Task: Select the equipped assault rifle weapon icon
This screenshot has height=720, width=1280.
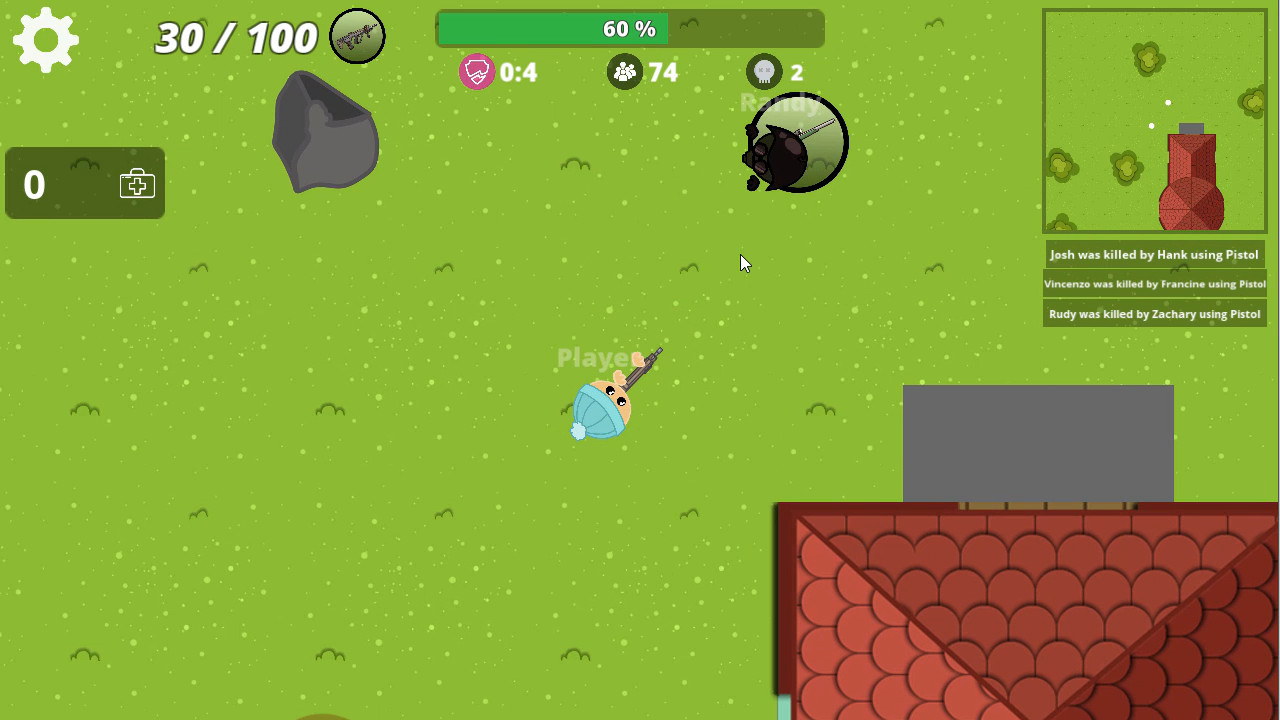Action: [x=357, y=35]
